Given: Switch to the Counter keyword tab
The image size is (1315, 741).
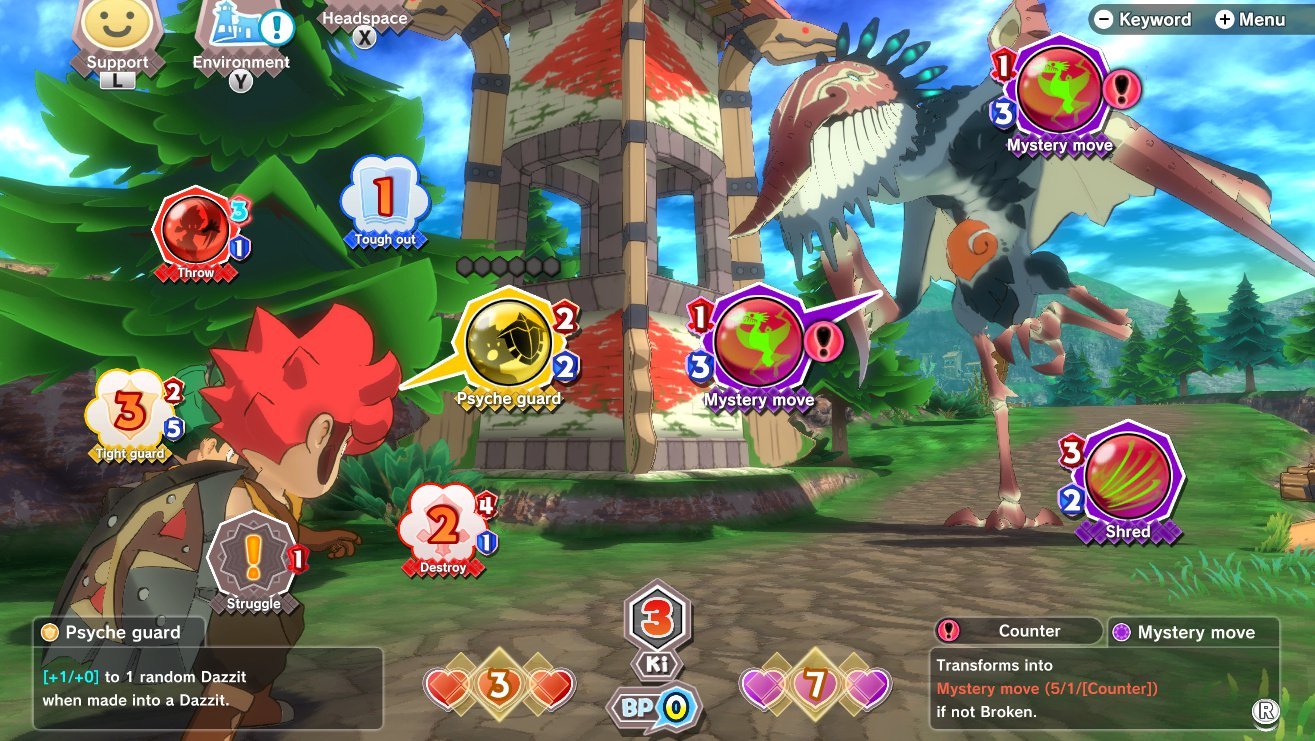Looking at the screenshot, I should pos(1017,631).
